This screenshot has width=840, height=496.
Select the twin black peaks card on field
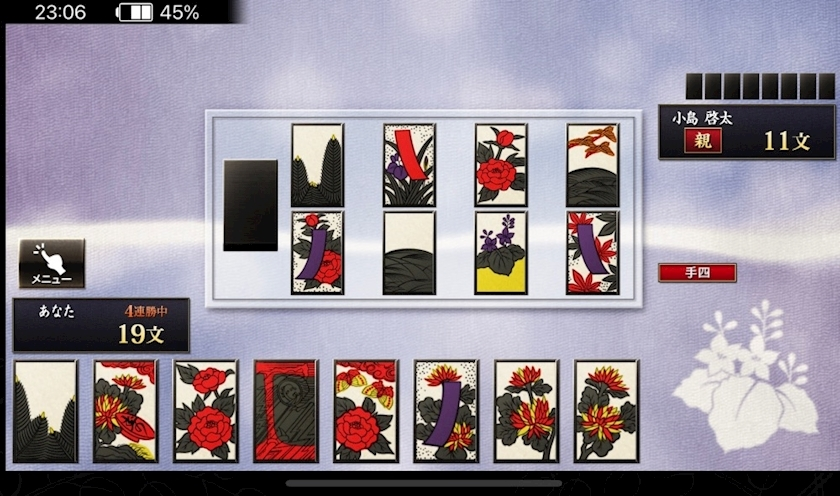point(317,165)
